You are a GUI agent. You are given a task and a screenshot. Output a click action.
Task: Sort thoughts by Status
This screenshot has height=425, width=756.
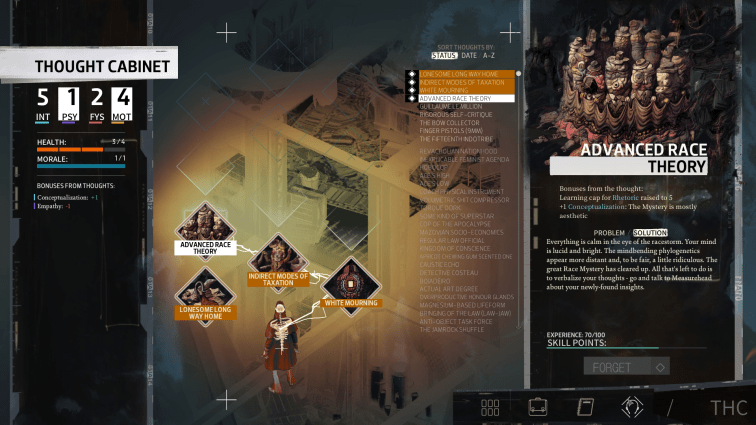pyautogui.click(x=443, y=56)
